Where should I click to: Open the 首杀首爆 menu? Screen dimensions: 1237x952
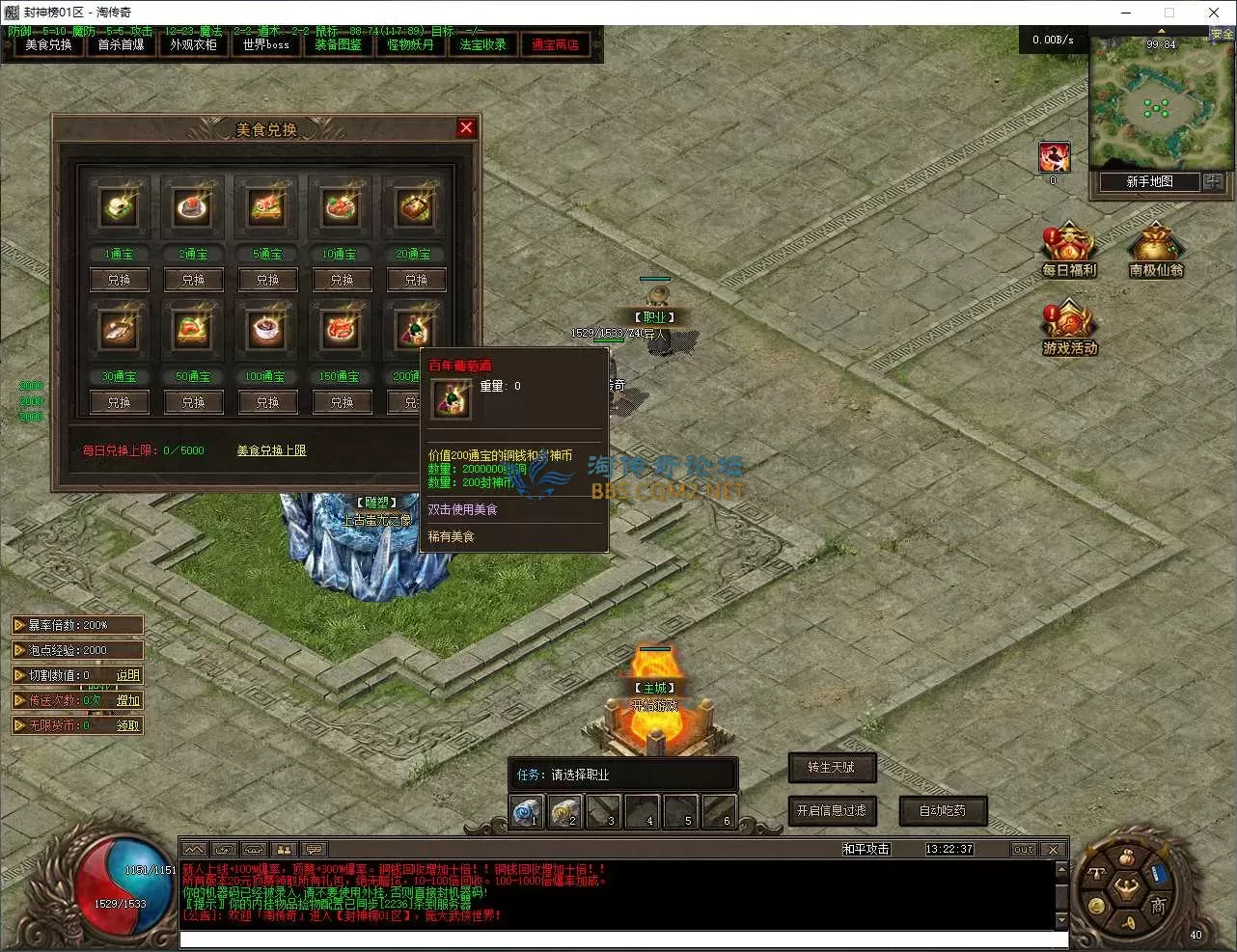click(121, 45)
